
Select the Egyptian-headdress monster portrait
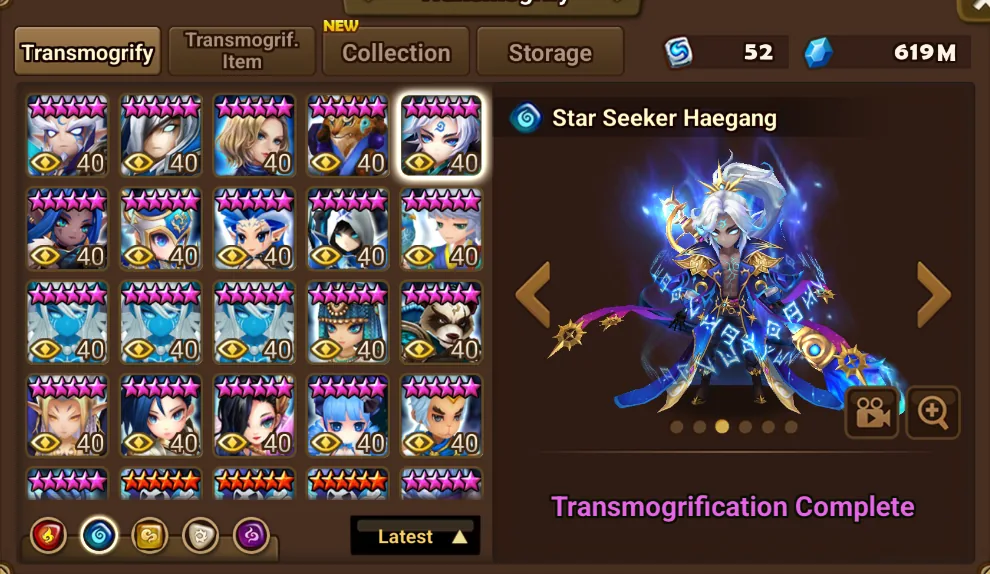(347, 322)
